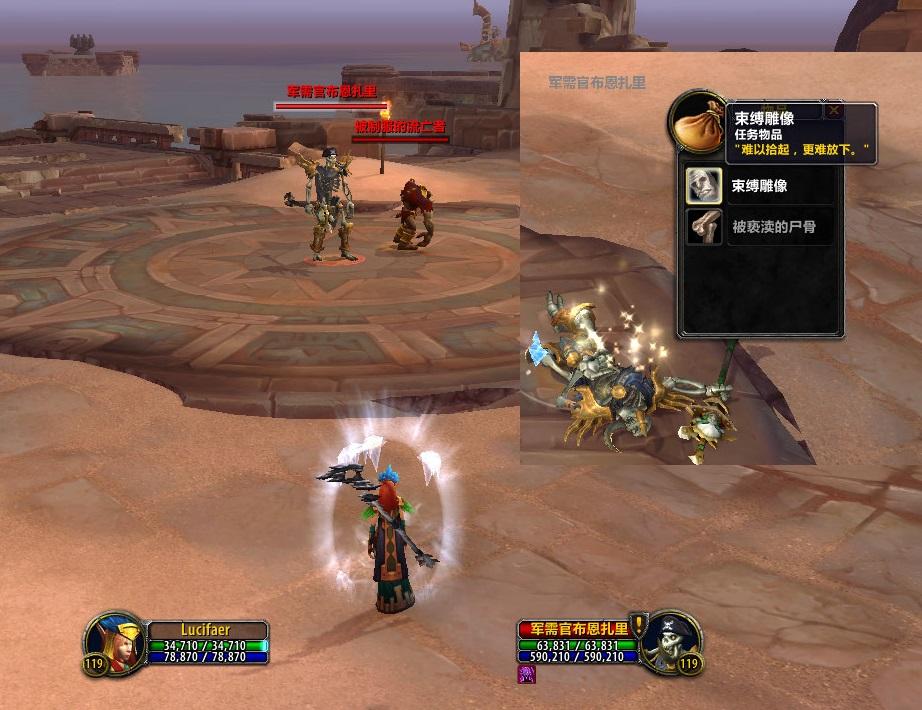
Task: Close the loot window
Action: [x=833, y=111]
